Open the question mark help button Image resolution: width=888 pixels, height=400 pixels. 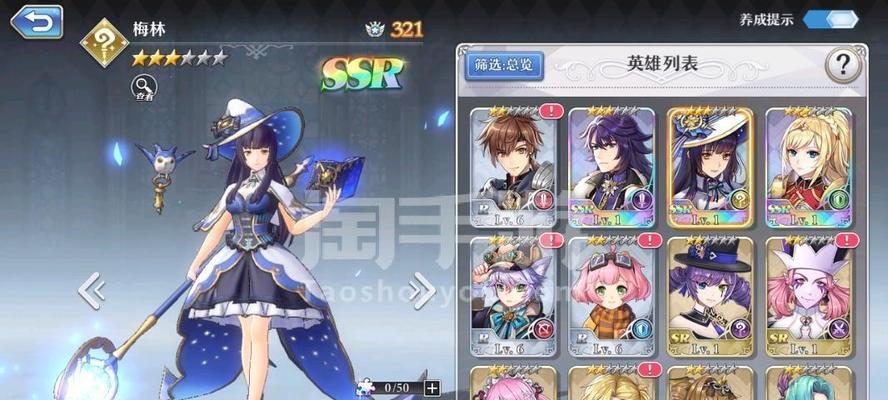[x=842, y=66]
